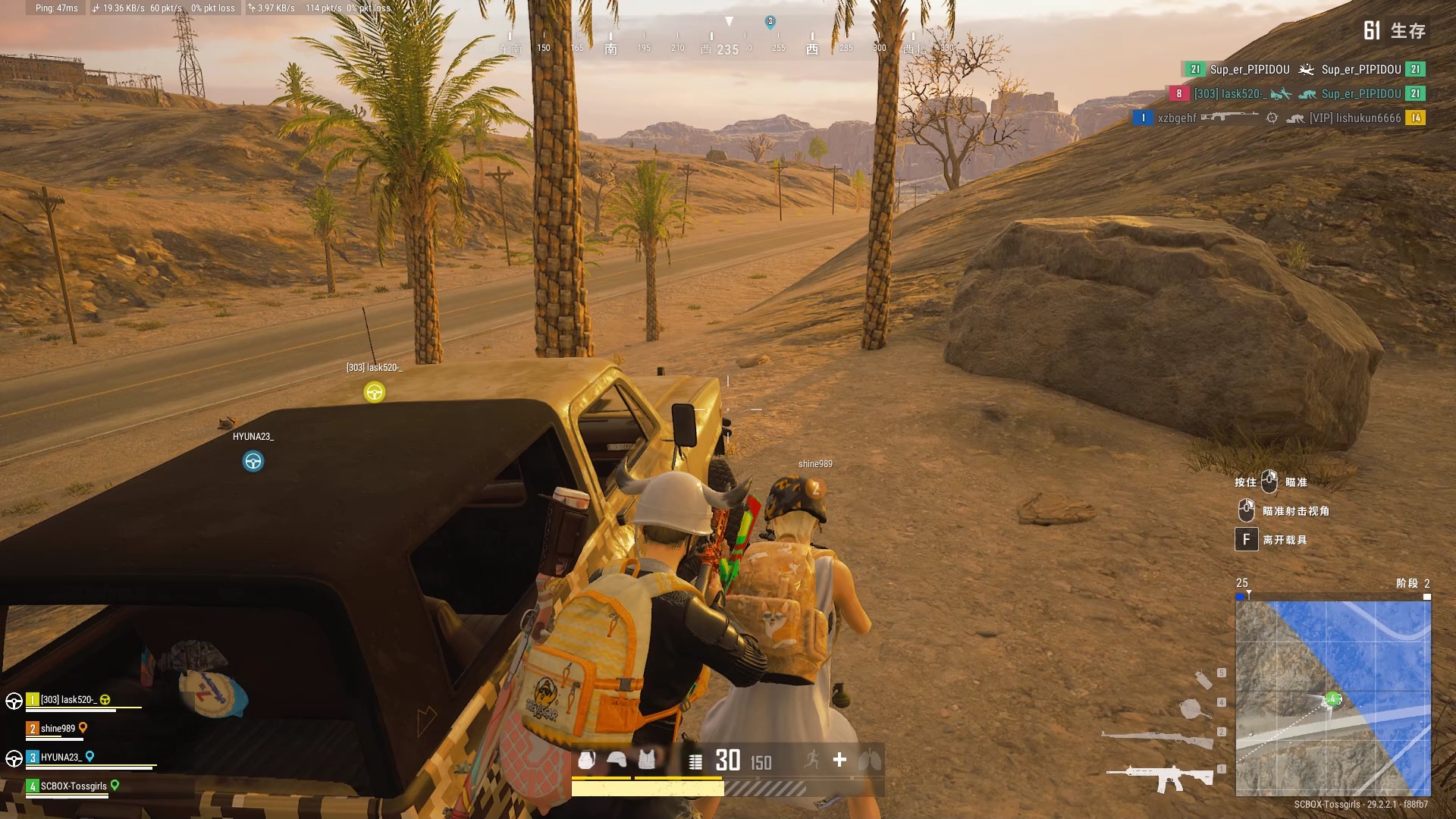Toggle shine989's yellow location pin

[x=83, y=726]
